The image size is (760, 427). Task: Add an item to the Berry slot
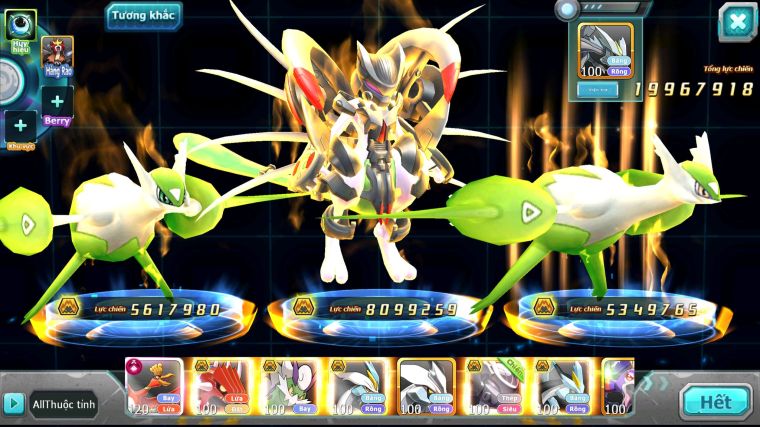[x=57, y=101]
